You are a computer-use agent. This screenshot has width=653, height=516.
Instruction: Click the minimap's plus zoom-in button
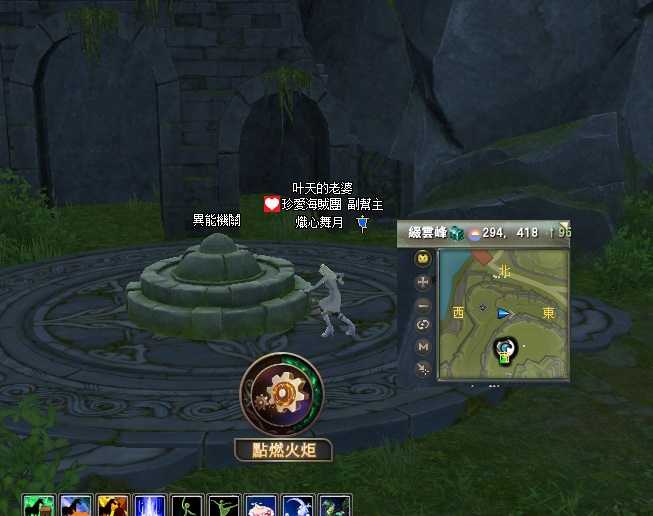(423, 282)
